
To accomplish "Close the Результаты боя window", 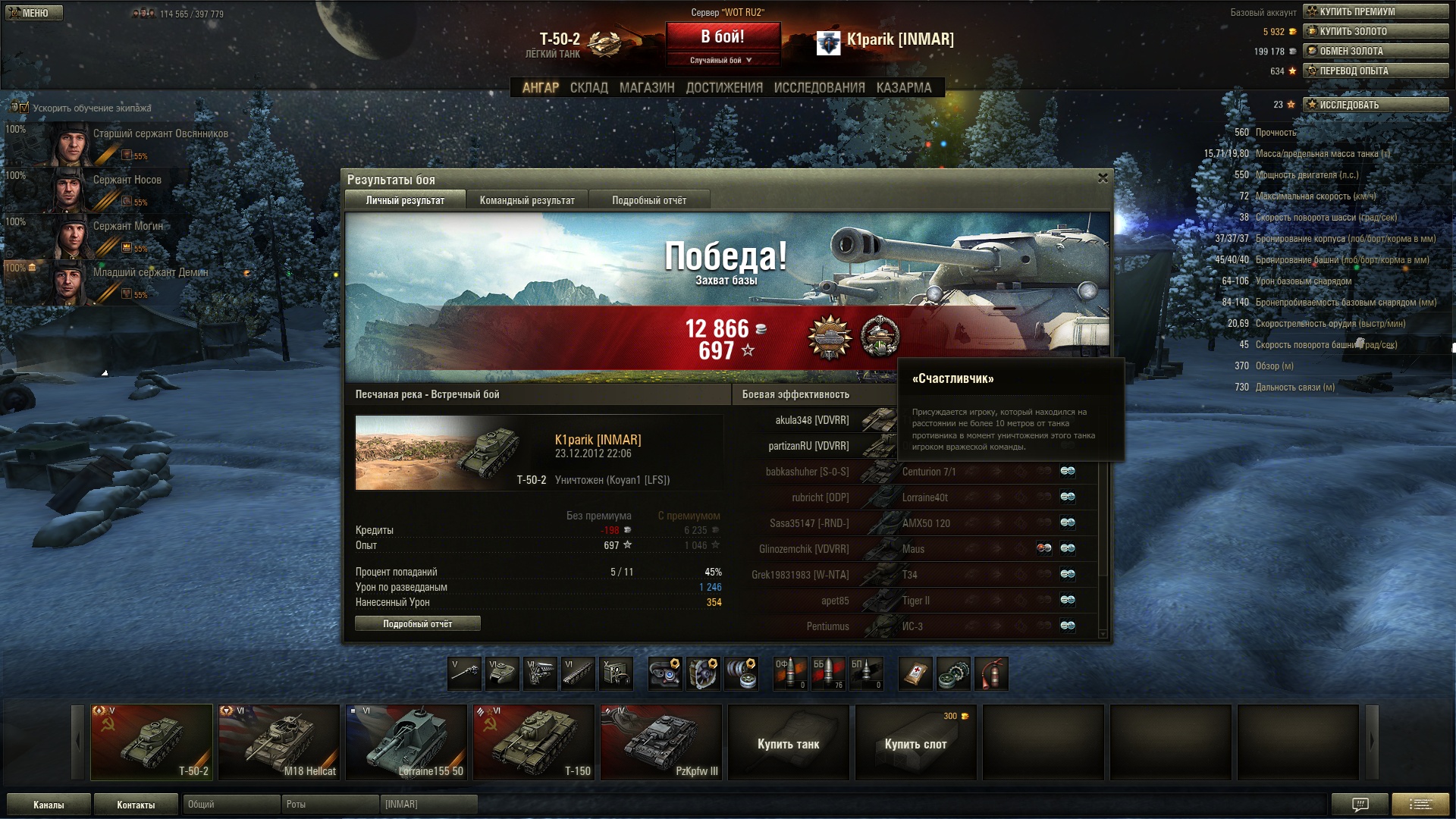I will click(x=1103, y=178).
